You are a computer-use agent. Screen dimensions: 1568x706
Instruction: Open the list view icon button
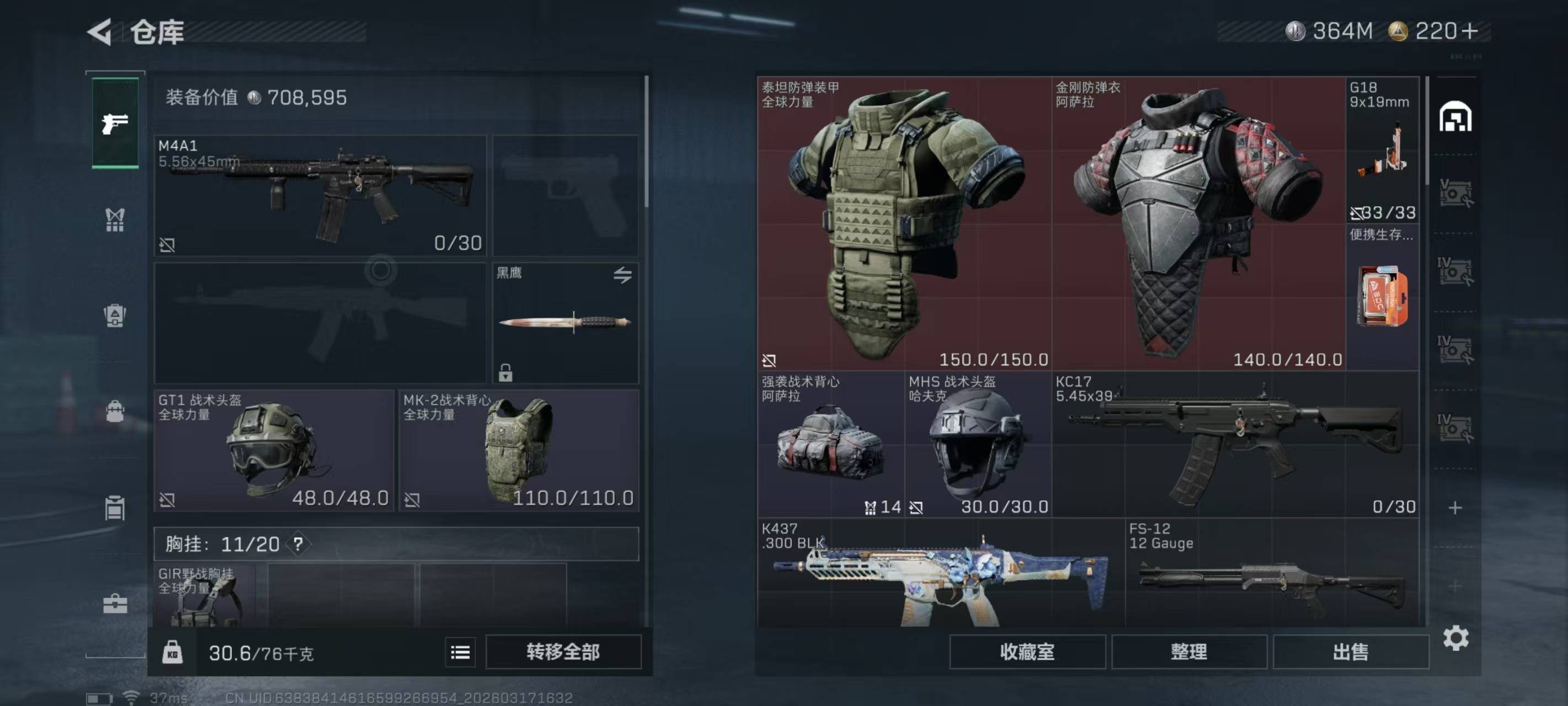pyautogui.click(x=460, y=652)
